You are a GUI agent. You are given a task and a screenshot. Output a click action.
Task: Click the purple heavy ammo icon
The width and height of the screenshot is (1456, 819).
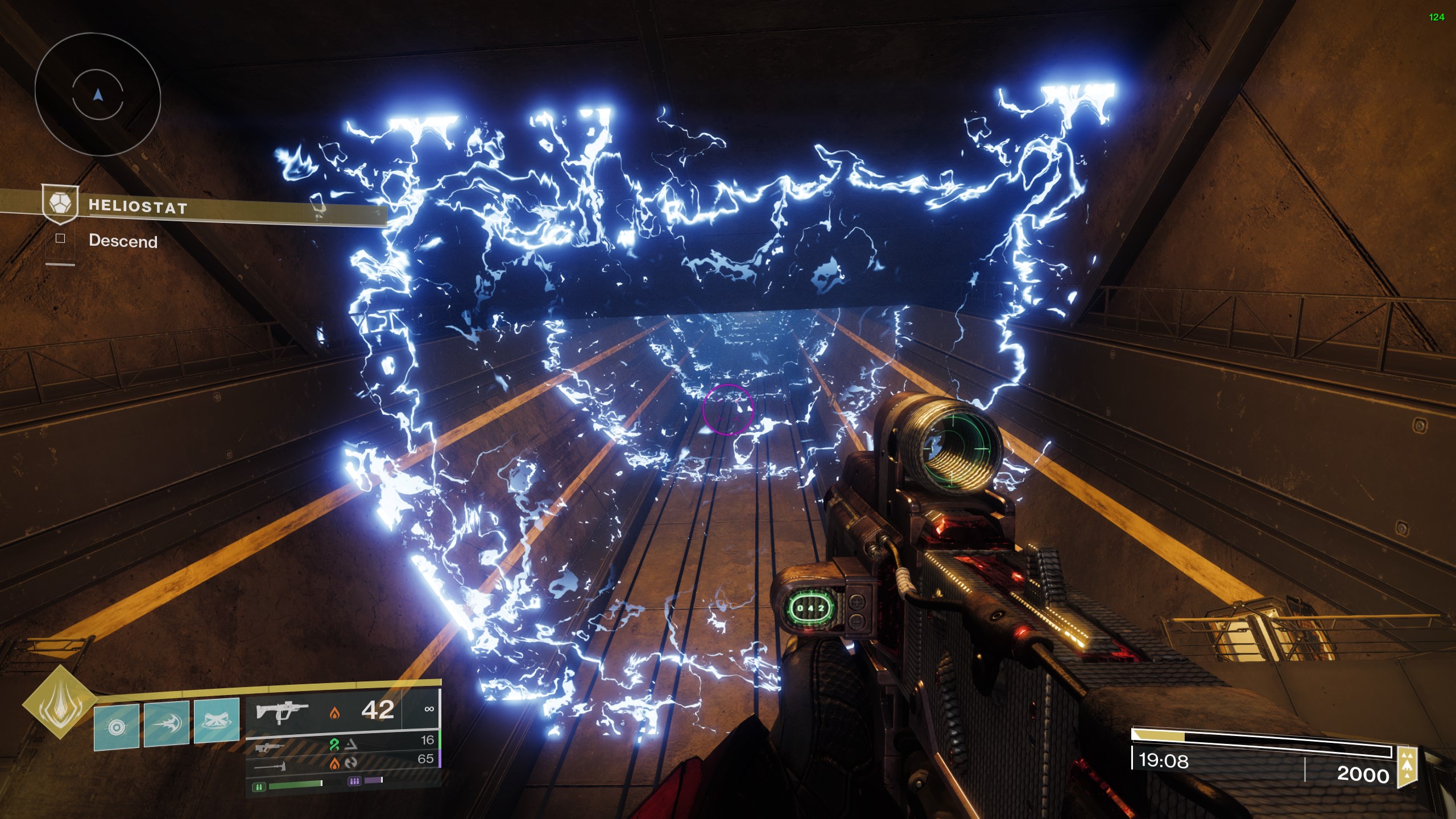click(x=354, y=781)
